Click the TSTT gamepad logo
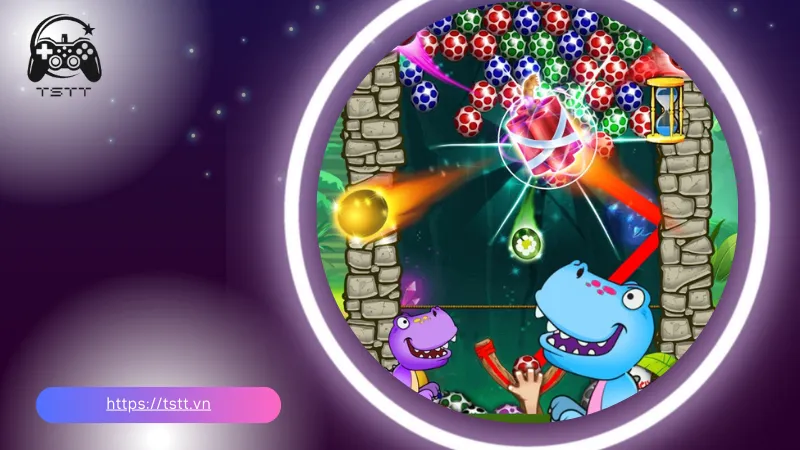Viewport: 800px width, 450px height. pos(62,57)
